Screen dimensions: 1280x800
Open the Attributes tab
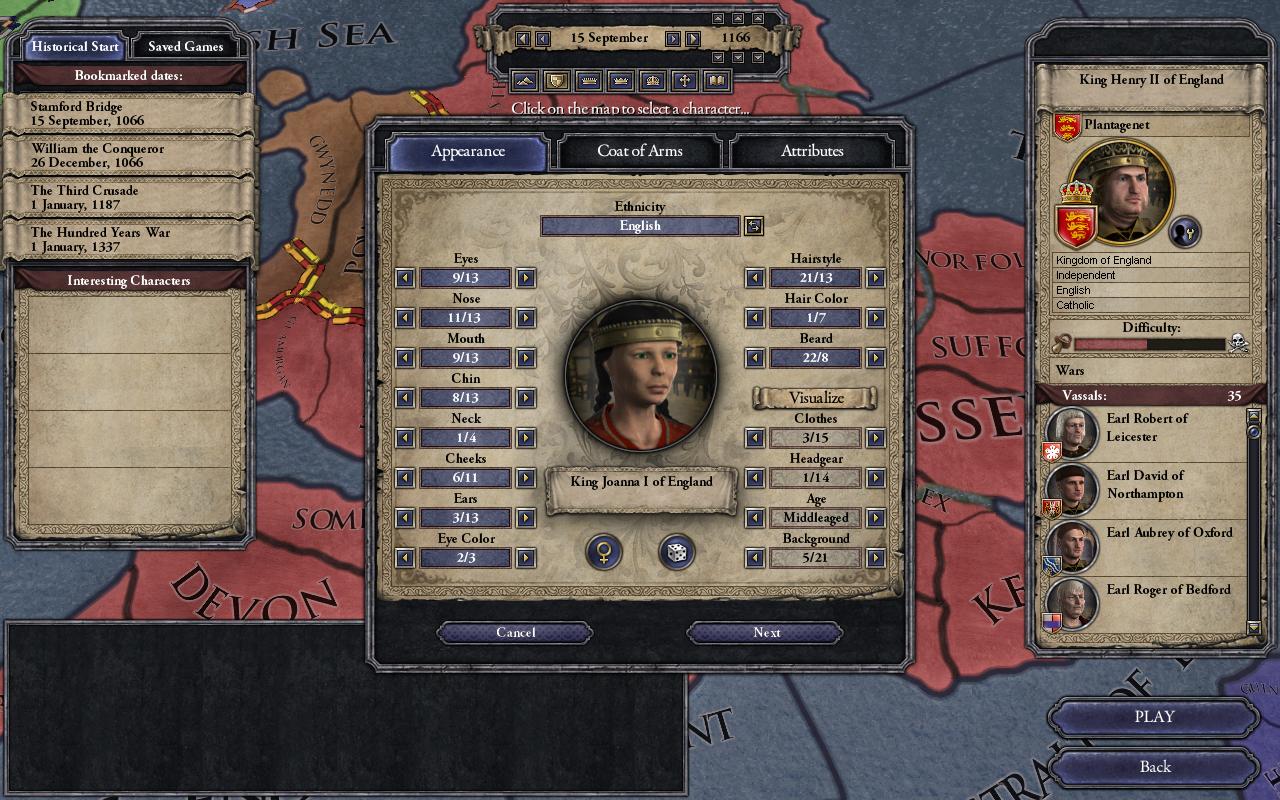pos(812,151)
